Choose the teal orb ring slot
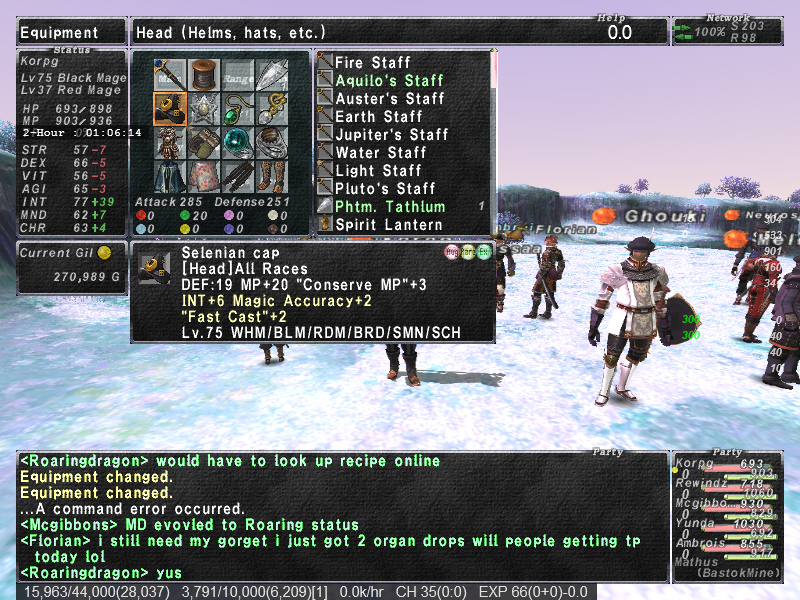The width and height of the screenshot is (800, 600). click(238, 143)
